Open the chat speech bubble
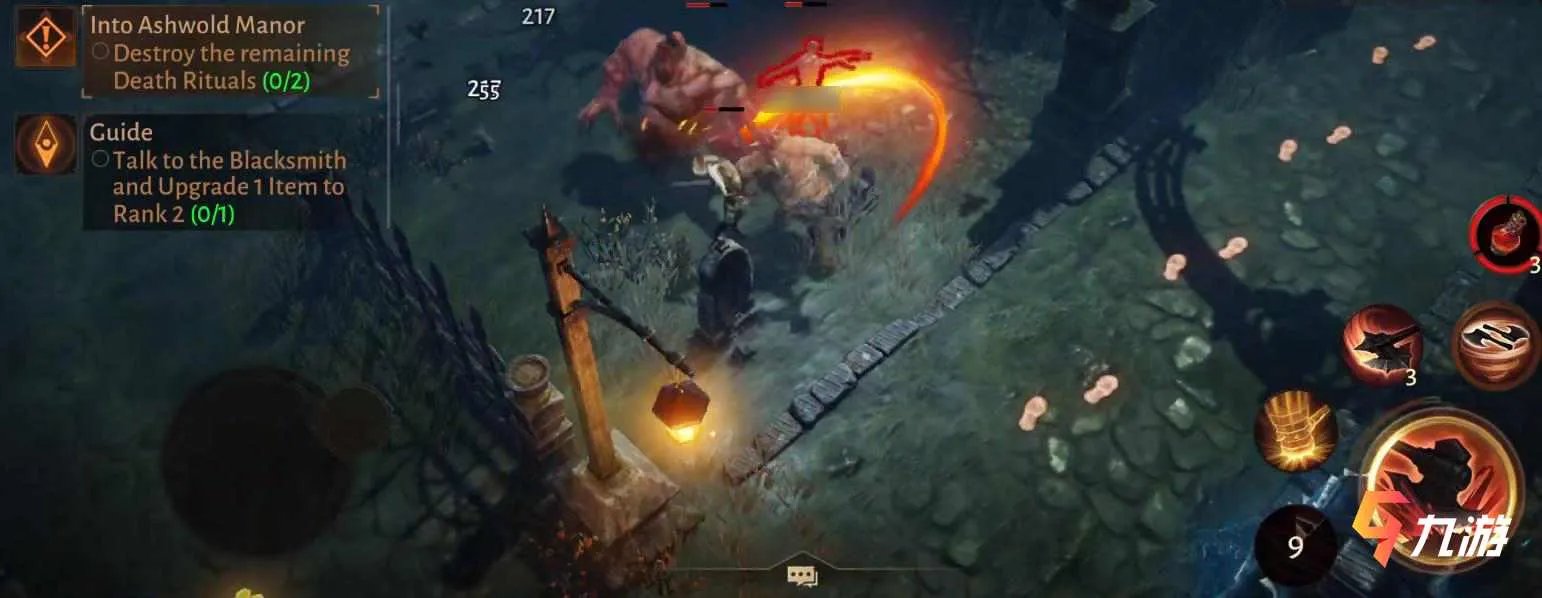This screenshot has height=598, width=1542. coord(801,576)
